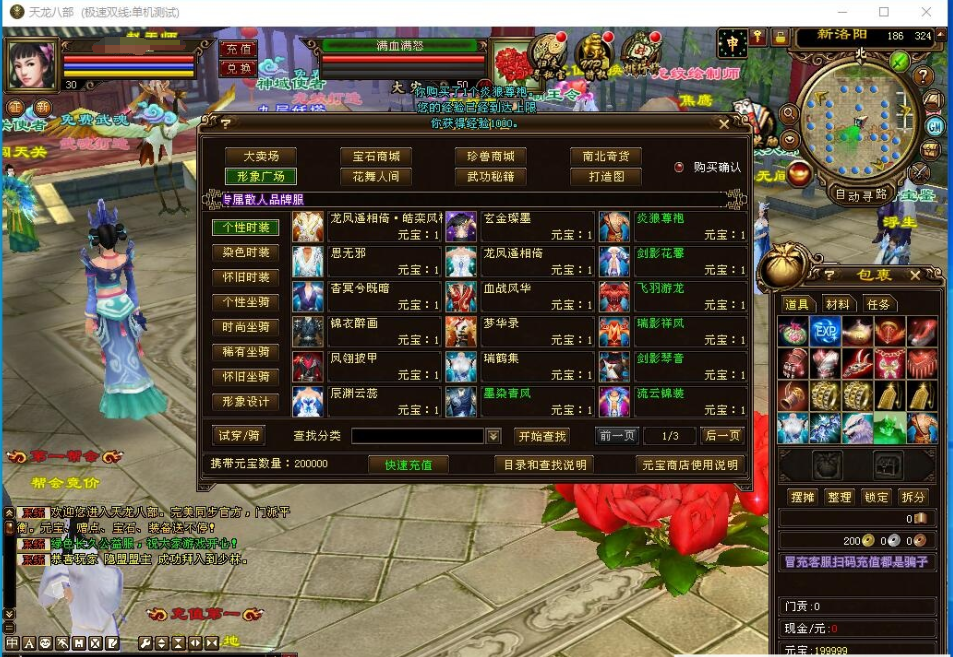Start the search with 开始查找
953x657 pixels.
[x=542, y=436]
